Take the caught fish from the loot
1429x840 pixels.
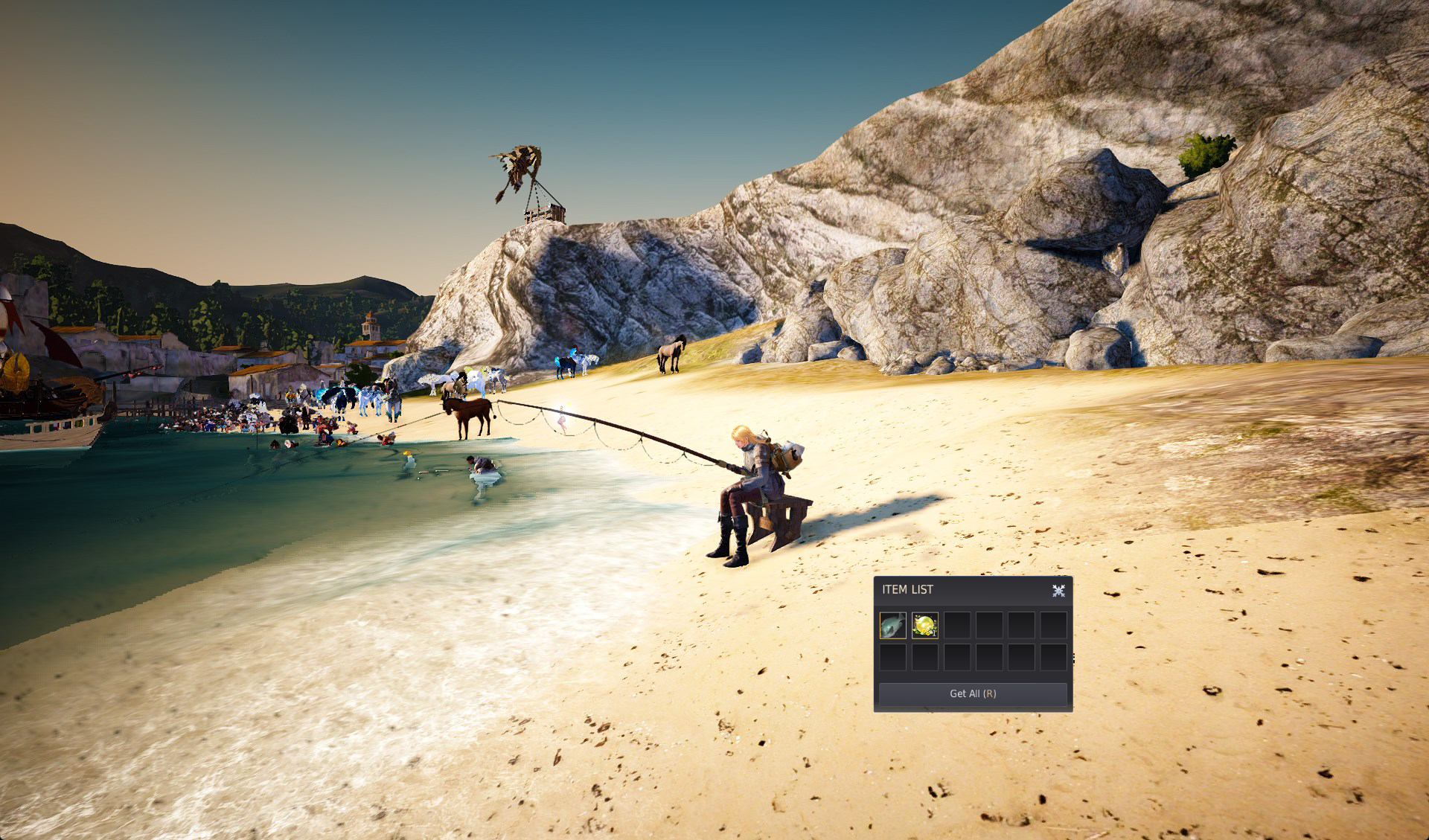pos(893,626)
